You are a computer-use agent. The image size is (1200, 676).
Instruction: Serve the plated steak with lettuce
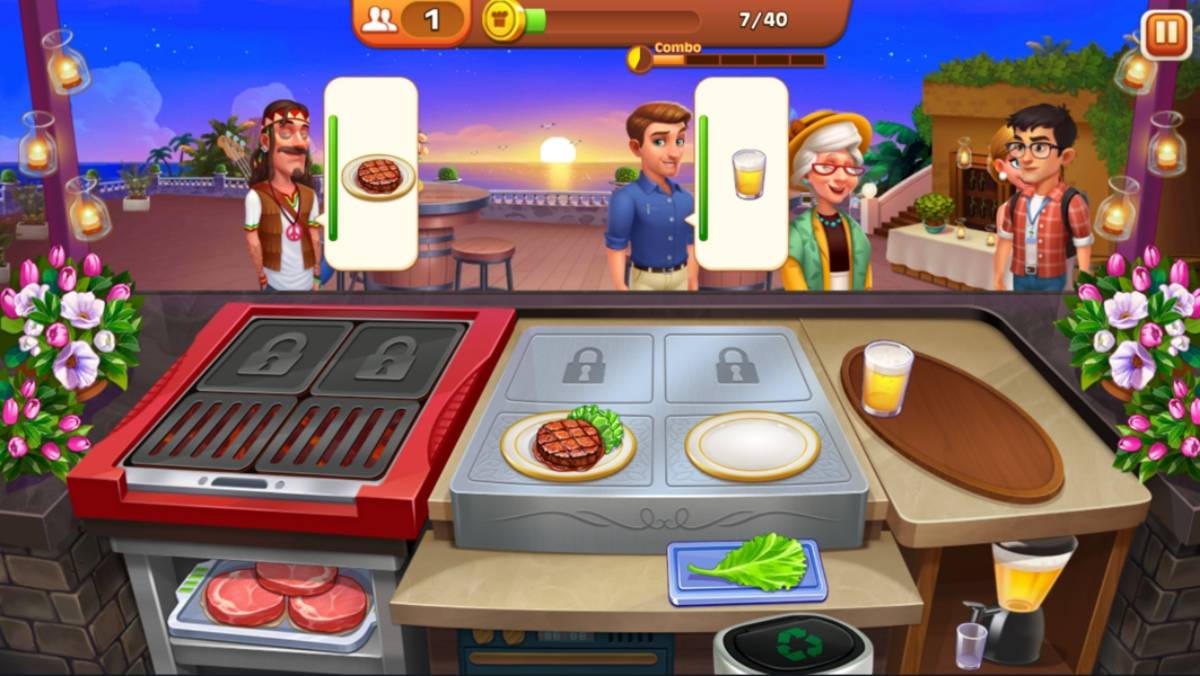pyautogui.click(x=569, y=444)
